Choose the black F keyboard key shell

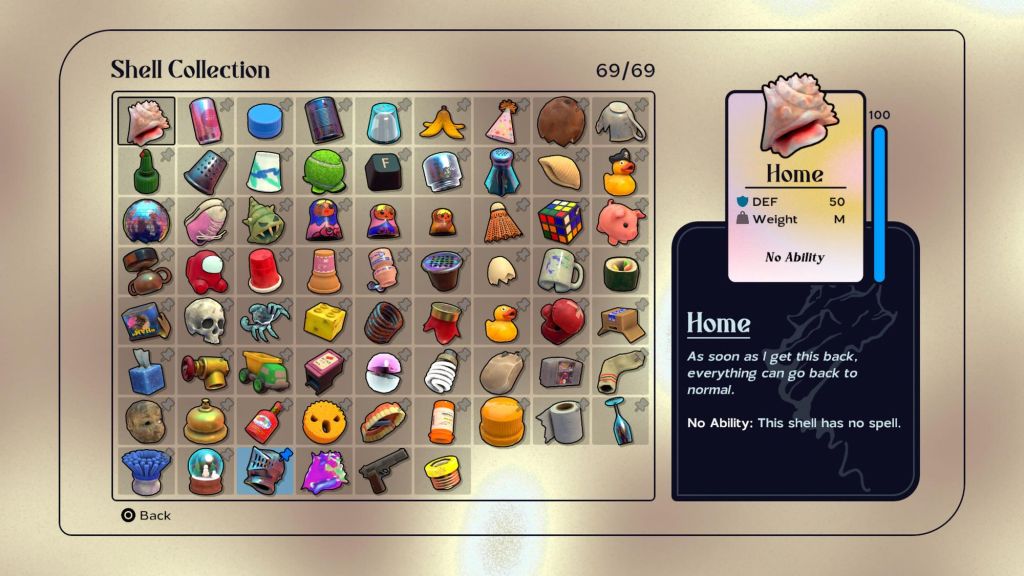coord(382,171)
